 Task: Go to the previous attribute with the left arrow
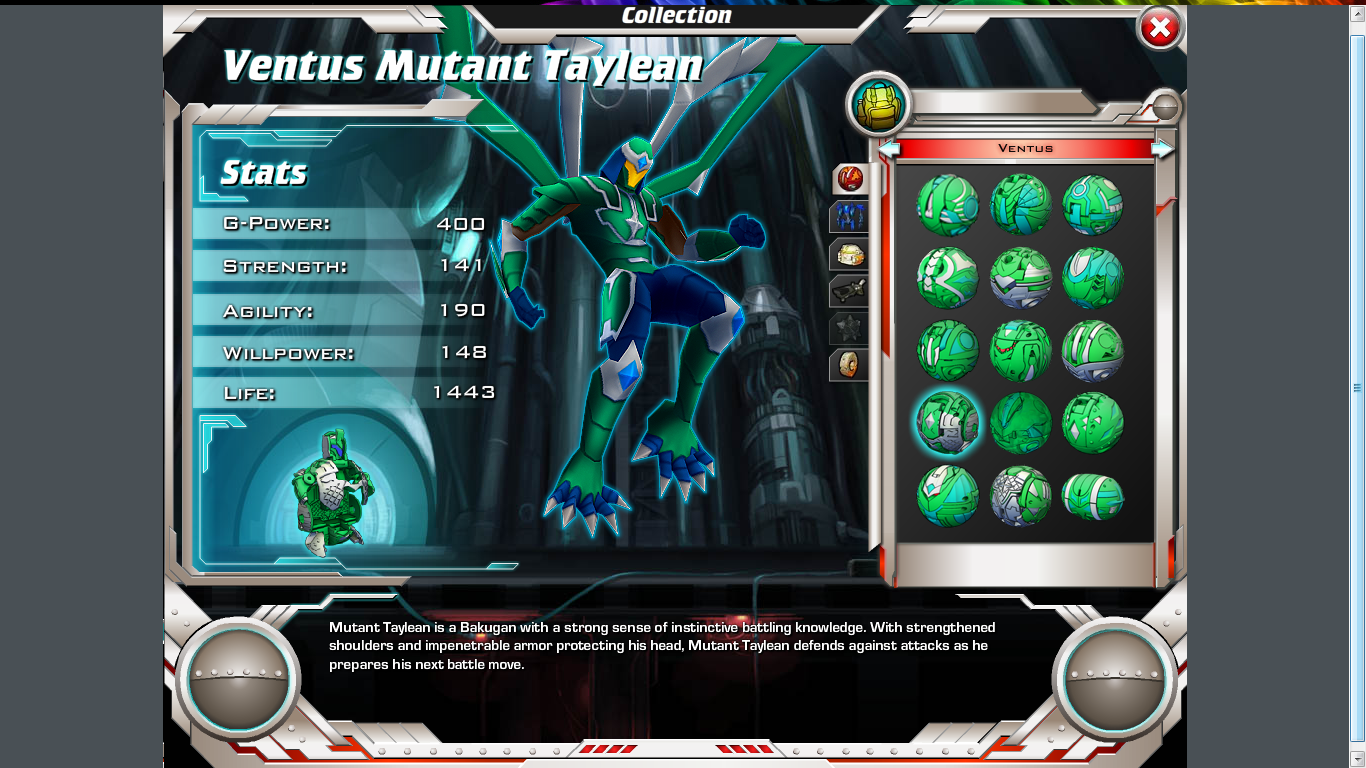[889, 149]
